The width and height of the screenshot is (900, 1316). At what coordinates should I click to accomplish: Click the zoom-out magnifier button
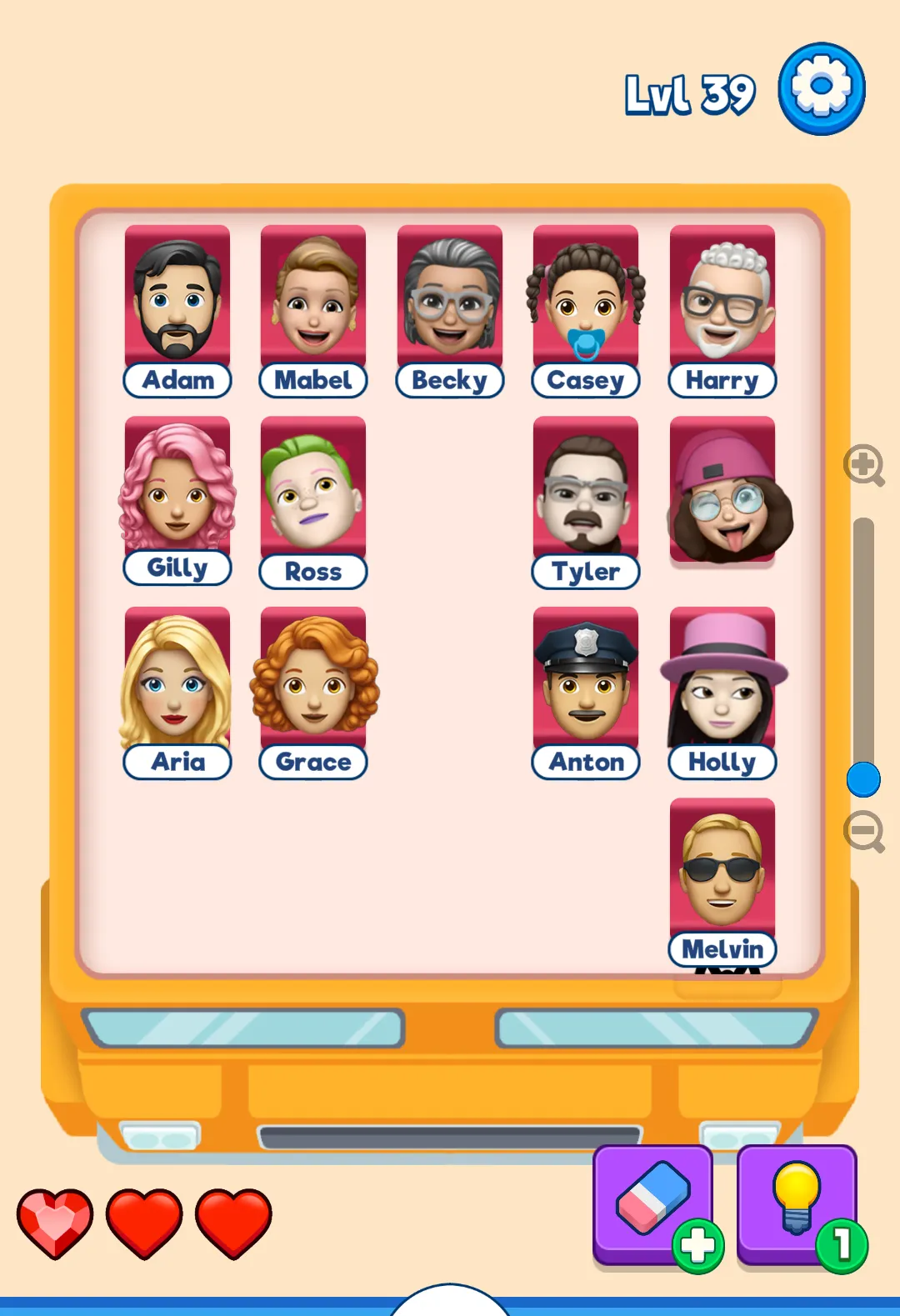[863, 831]
